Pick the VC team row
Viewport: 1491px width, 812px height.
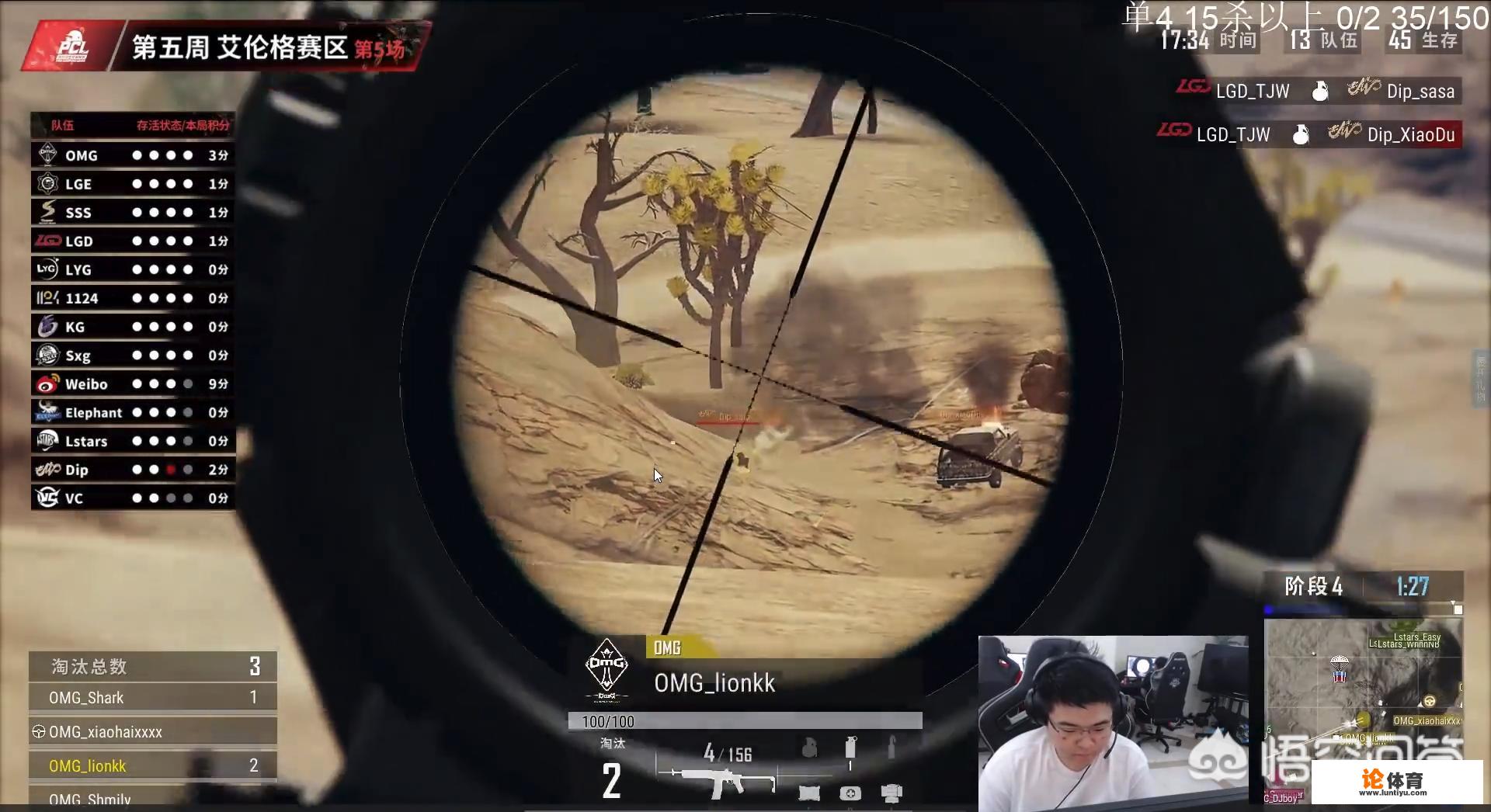point(132,498)
